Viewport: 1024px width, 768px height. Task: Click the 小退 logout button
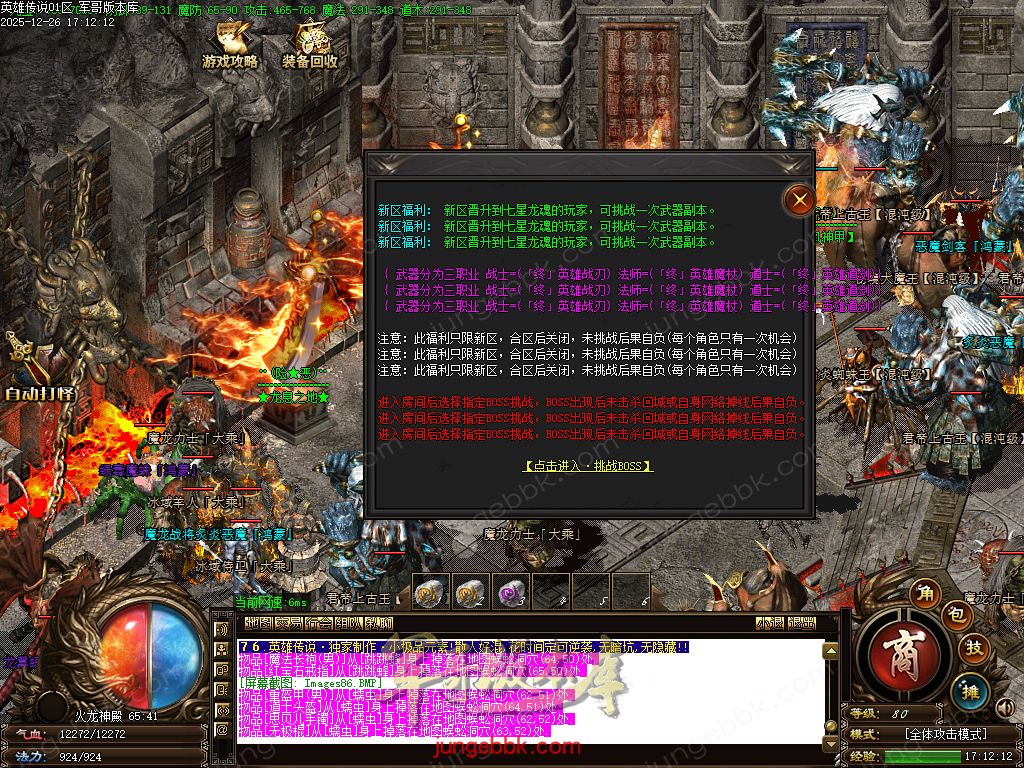pos(769,623)
